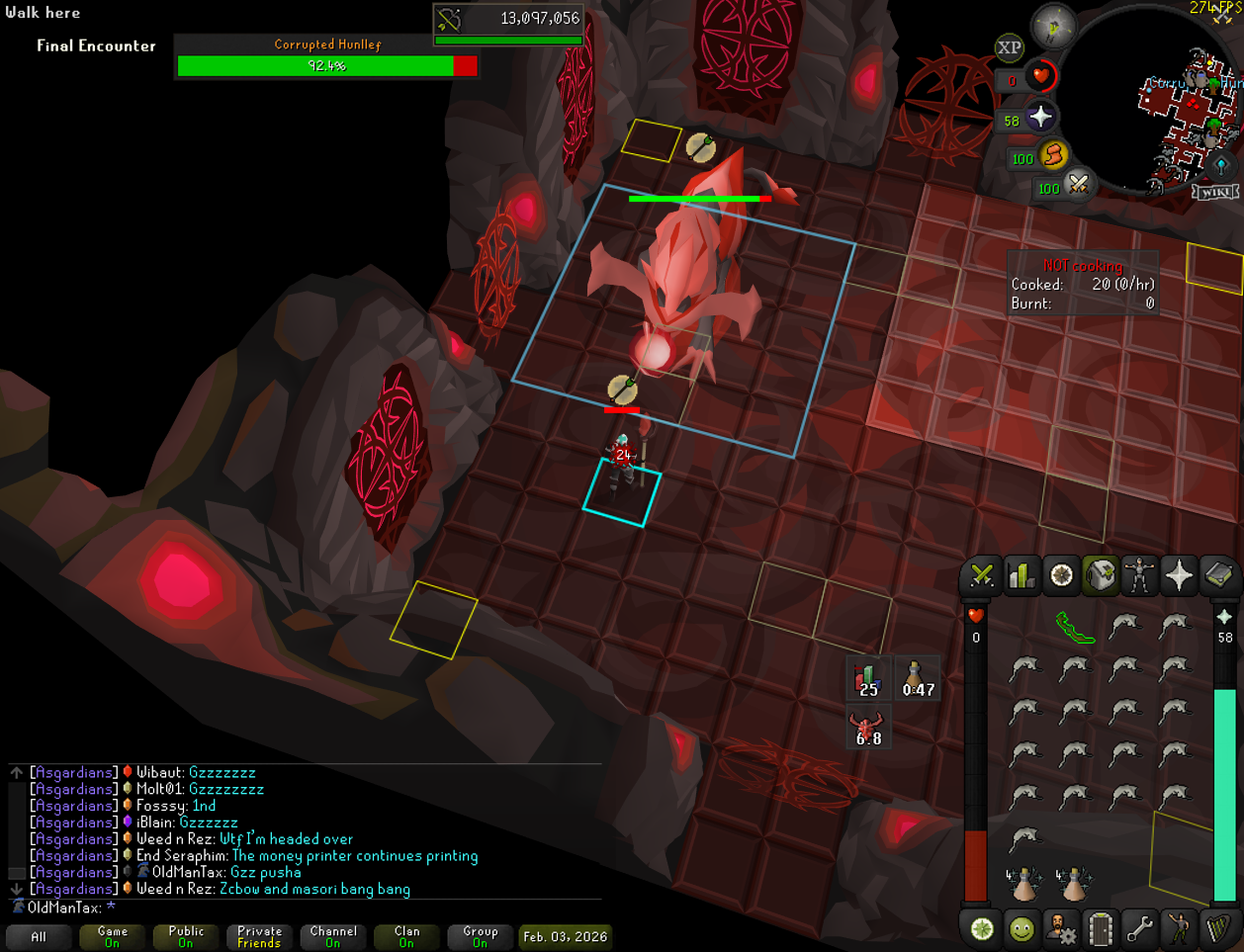The image size is (1244, 952).
Task: Switch the Private chat filter
Action: coord(259,936)
